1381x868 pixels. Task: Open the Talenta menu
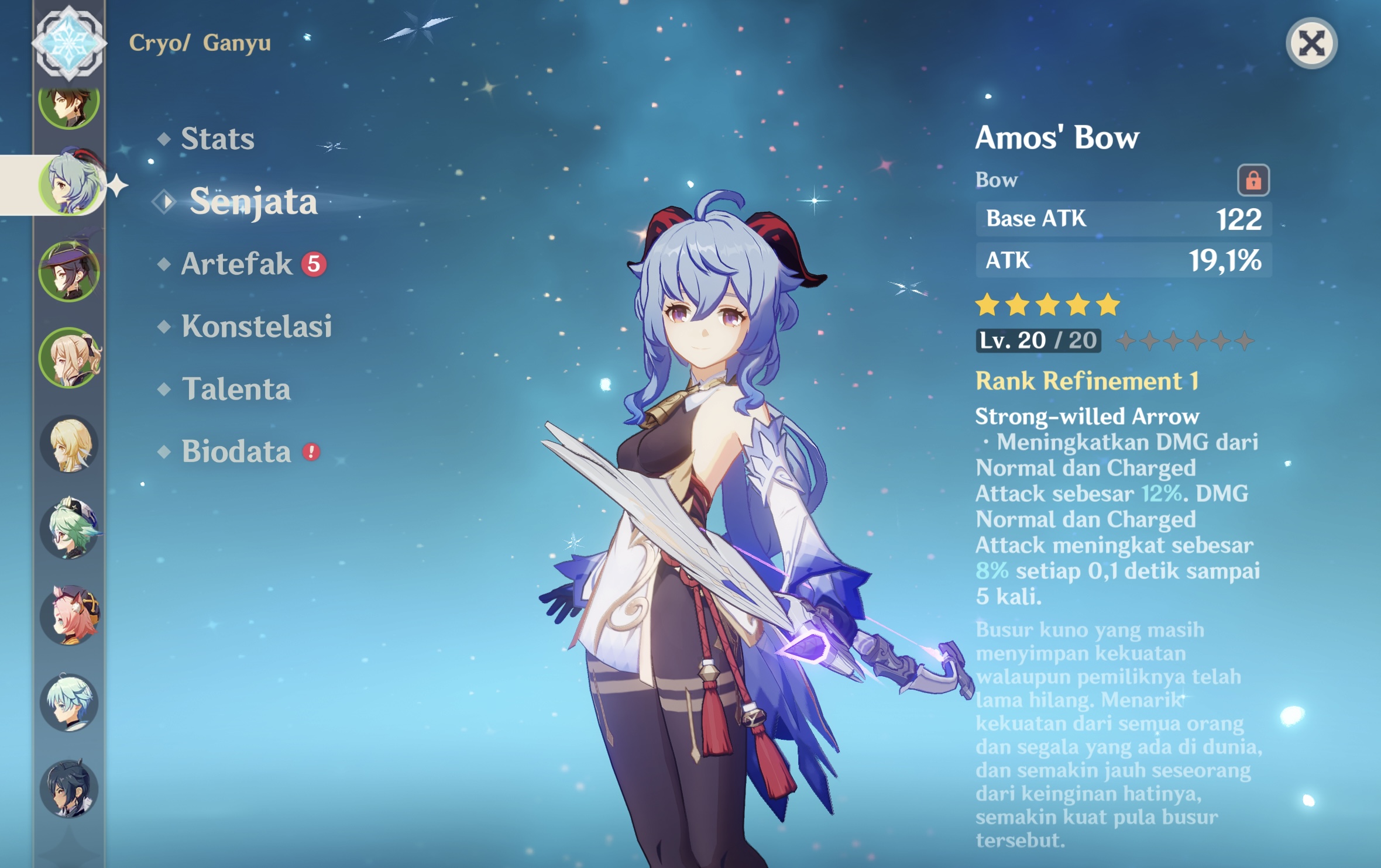[x=236, y=390]
